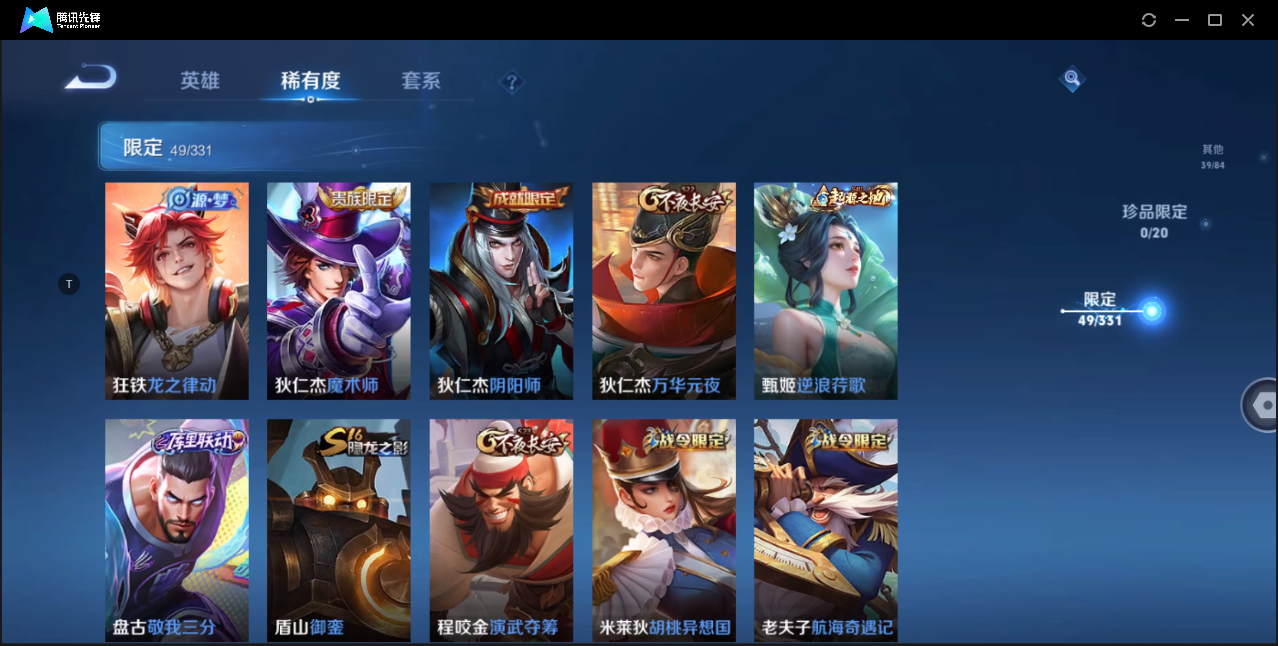Select the 稀有度 tab
This screenshot has width=1278, height=646.
click(310, 81)
